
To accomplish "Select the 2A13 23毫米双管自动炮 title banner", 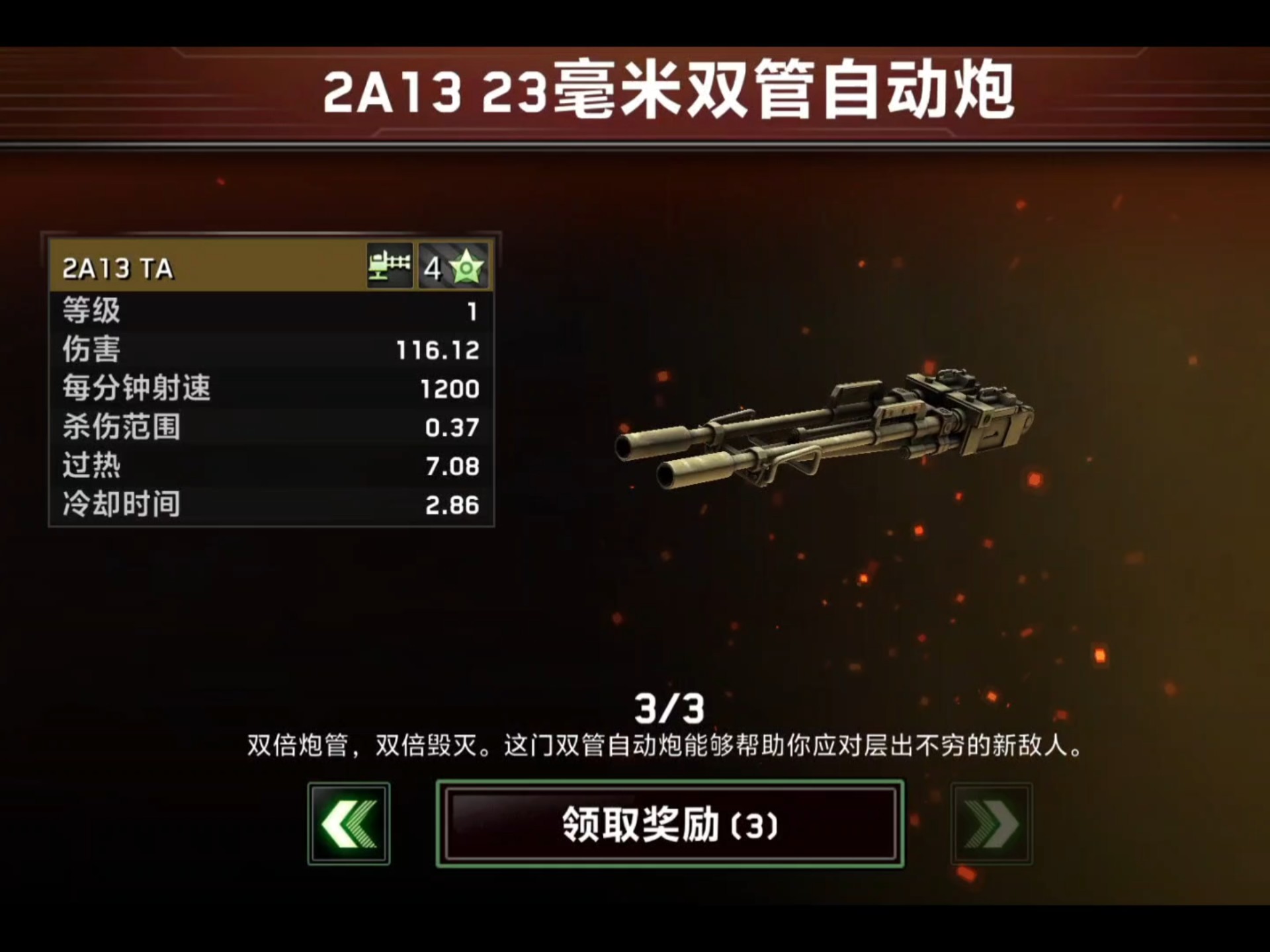I will [x=635, y=93].
